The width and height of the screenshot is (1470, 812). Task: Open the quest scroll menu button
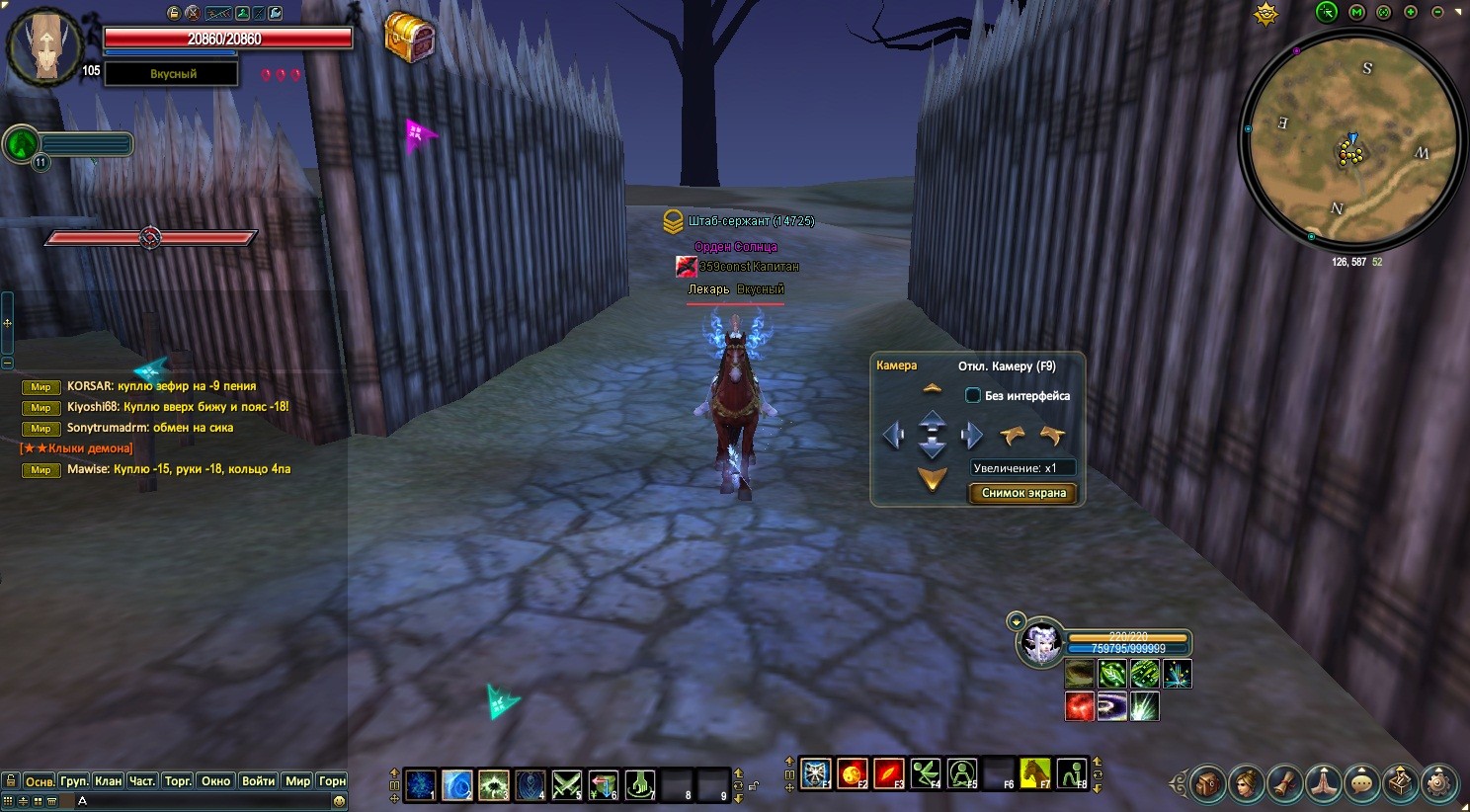[1285, 783]
